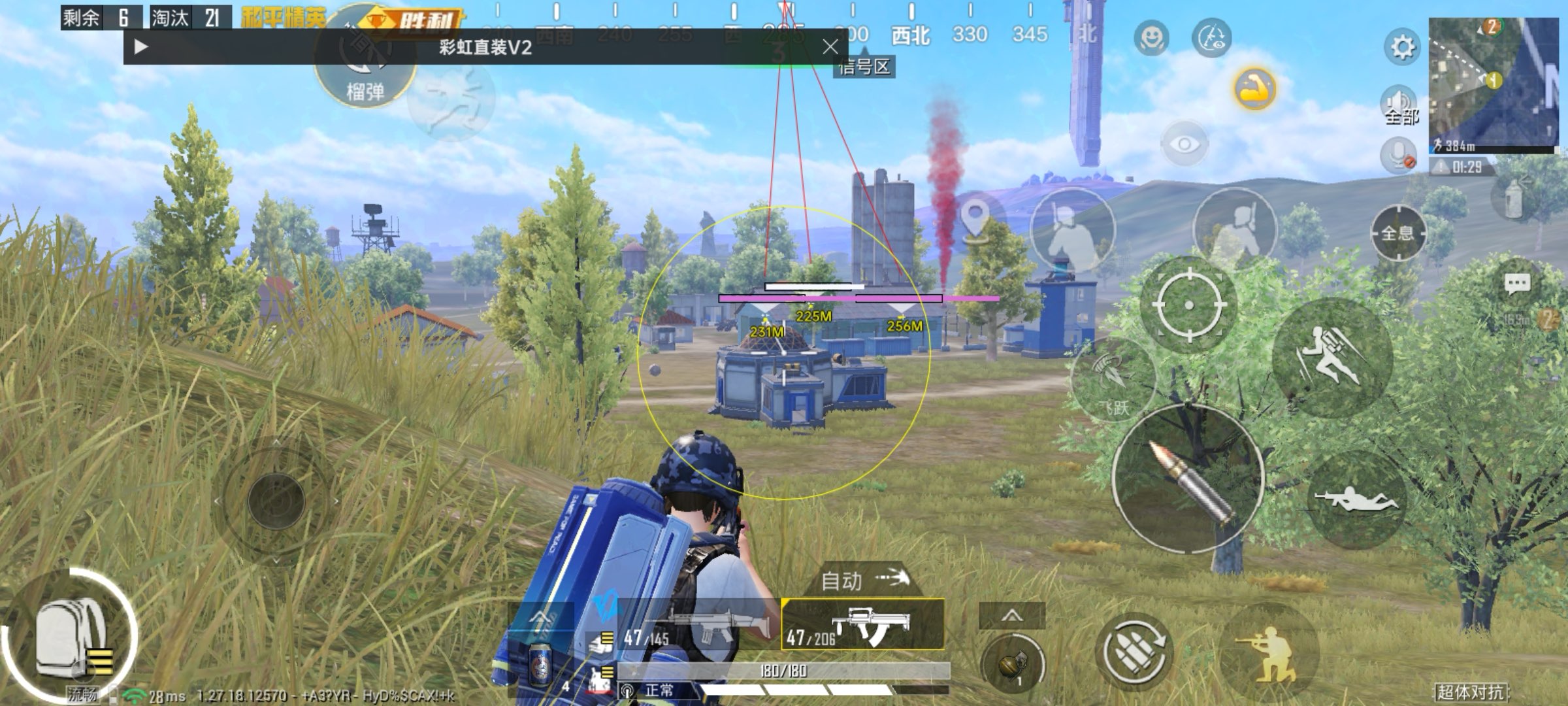1568x706 pixels.
Task: Open the backpack inventory
Action: [71, 637]
